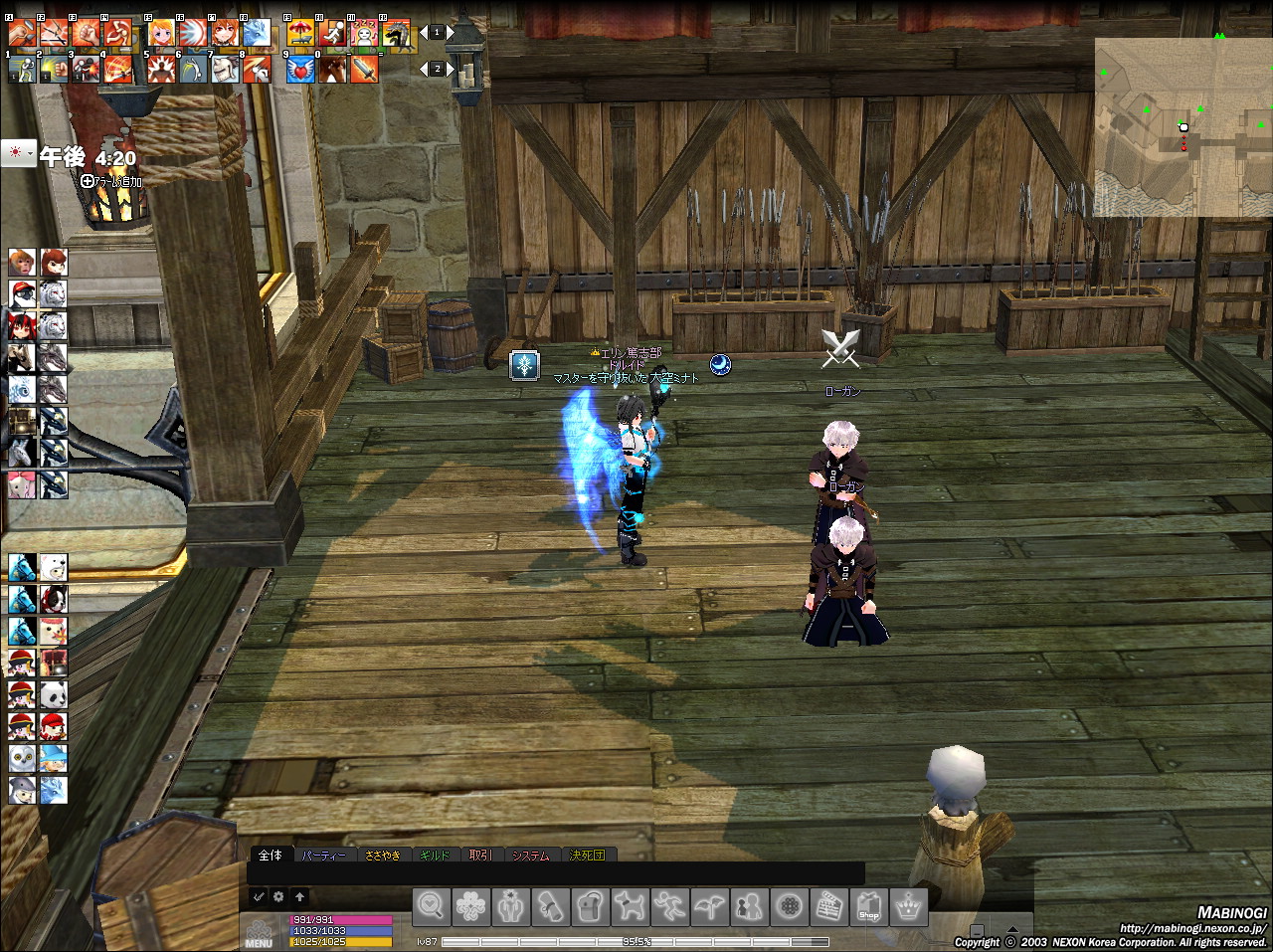Open the inventory bag icon
The width and height of the screenshot is (1273, 952).
[x=591, y=906]
